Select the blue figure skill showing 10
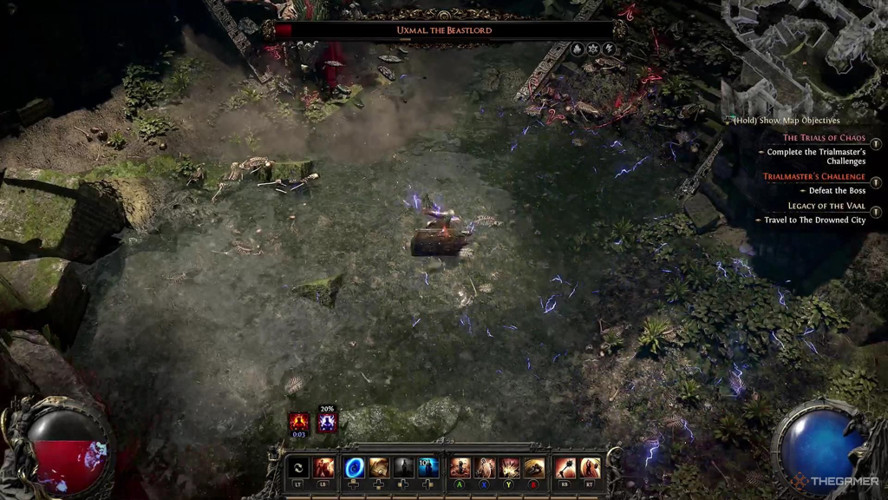The height and width of the screenshot is (500, 888). point(428,467)
